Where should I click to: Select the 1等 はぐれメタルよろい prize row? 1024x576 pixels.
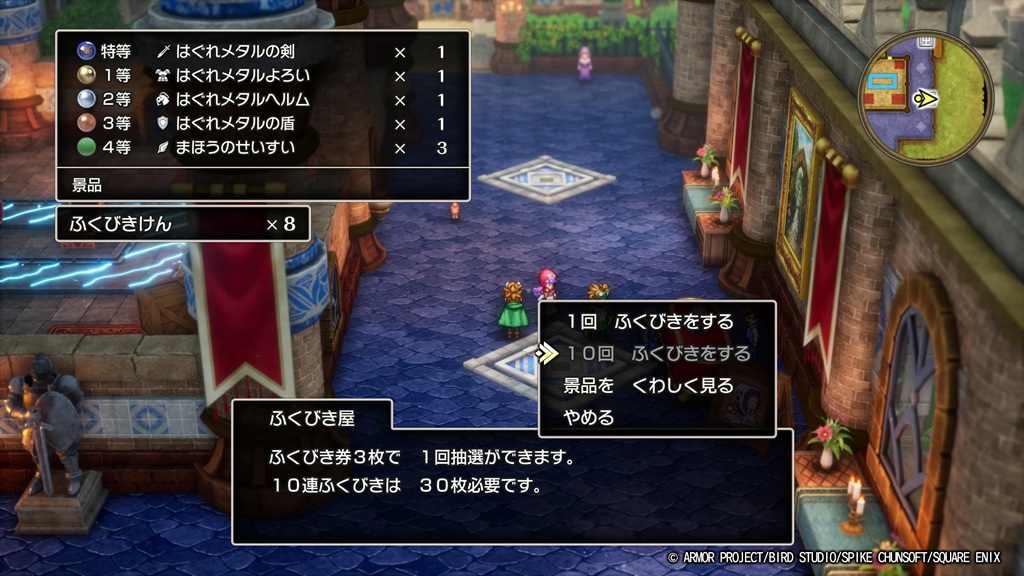262,76
